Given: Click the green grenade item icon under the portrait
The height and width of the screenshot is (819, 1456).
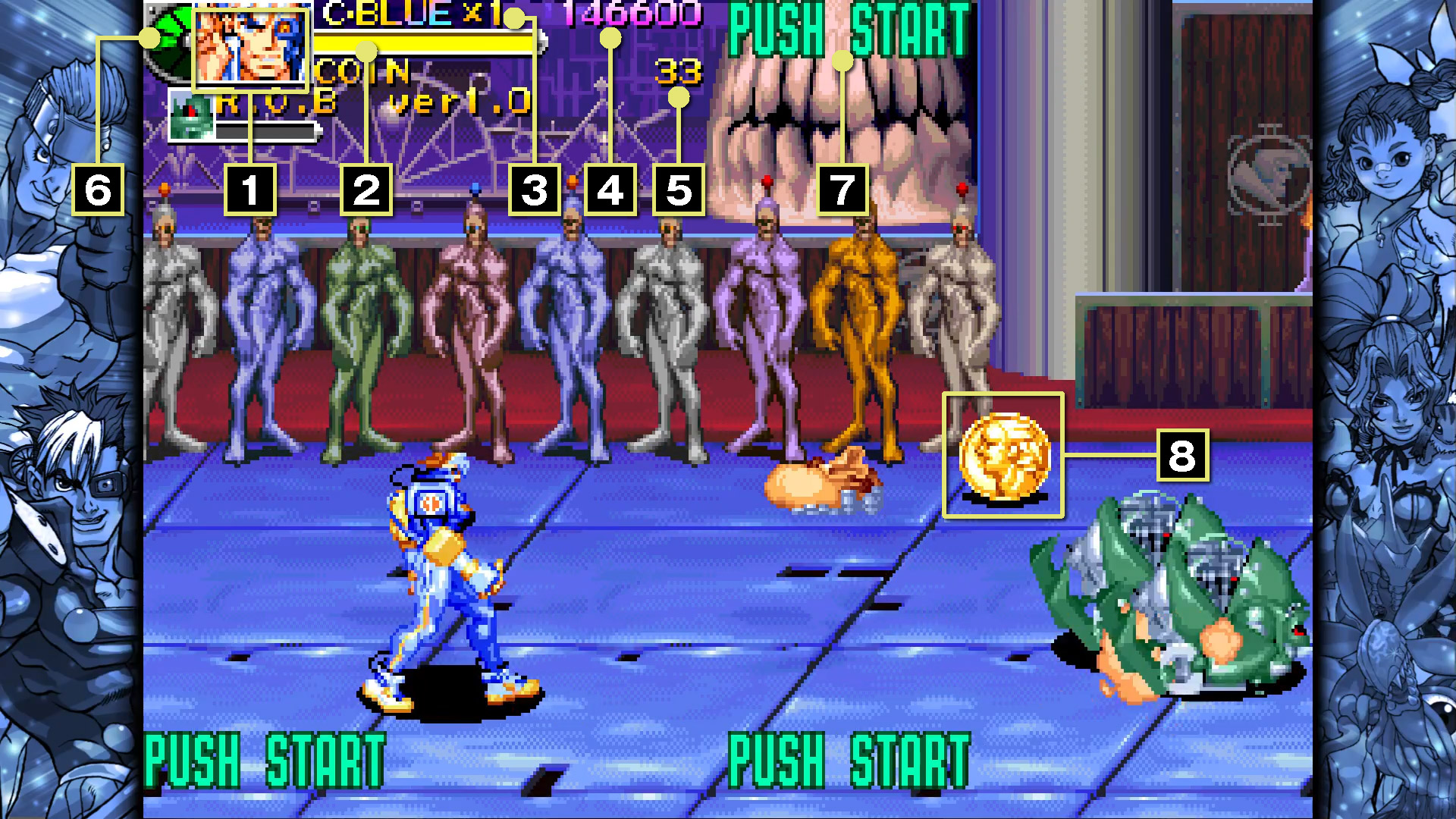Looking at the screenshot, I should [193, 115].
